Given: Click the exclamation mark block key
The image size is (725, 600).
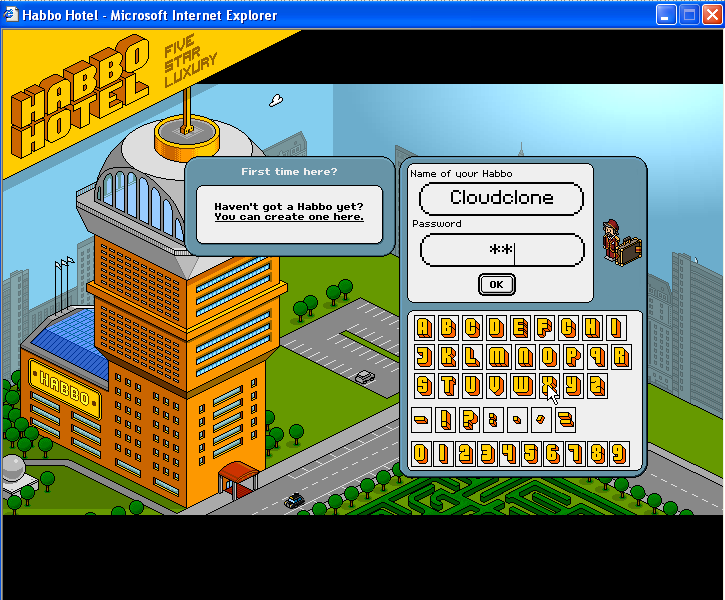Looking at the screenshot, I should pos(445,420).
